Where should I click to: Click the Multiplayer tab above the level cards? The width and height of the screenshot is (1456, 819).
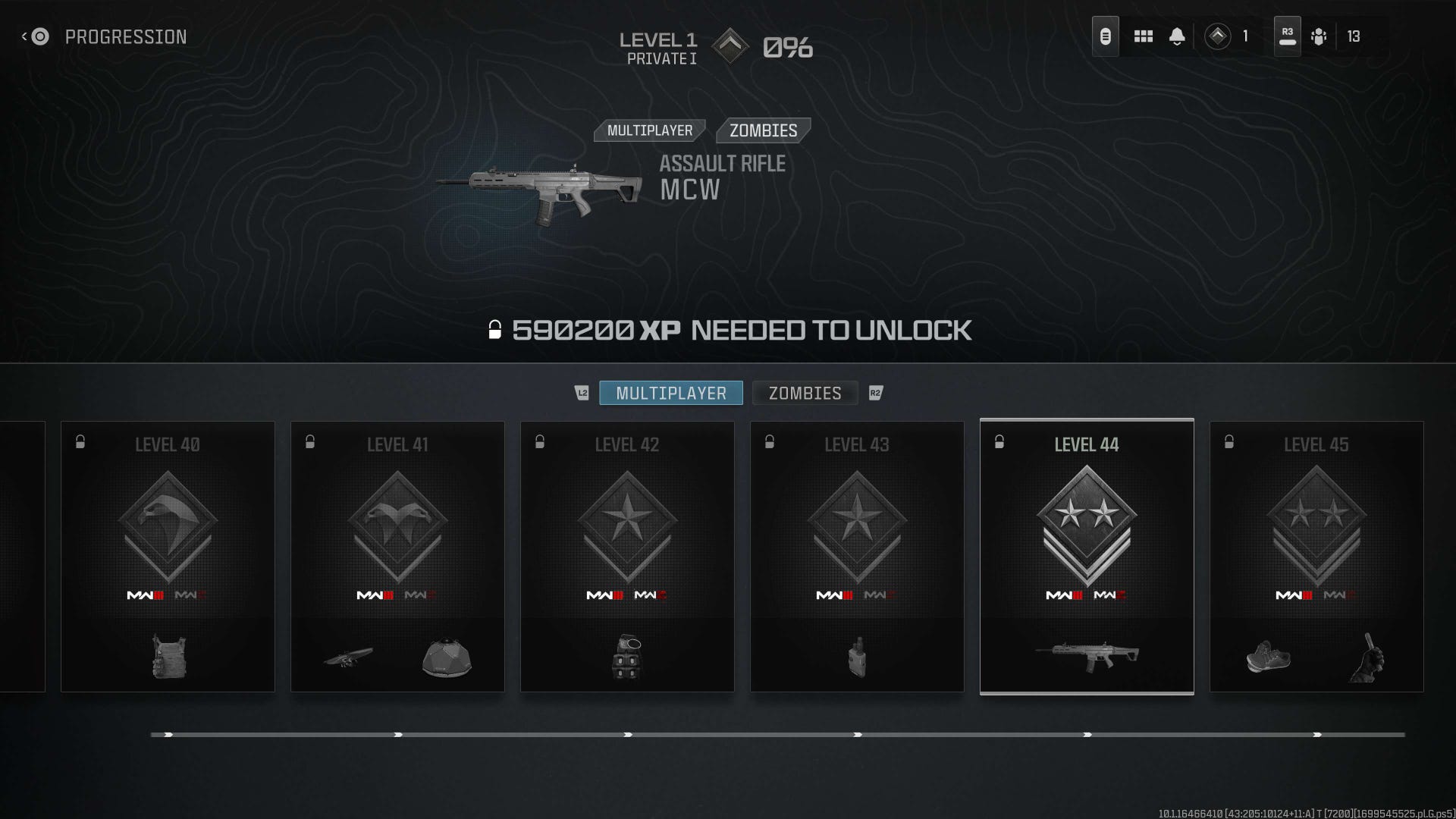coord(670,393)
